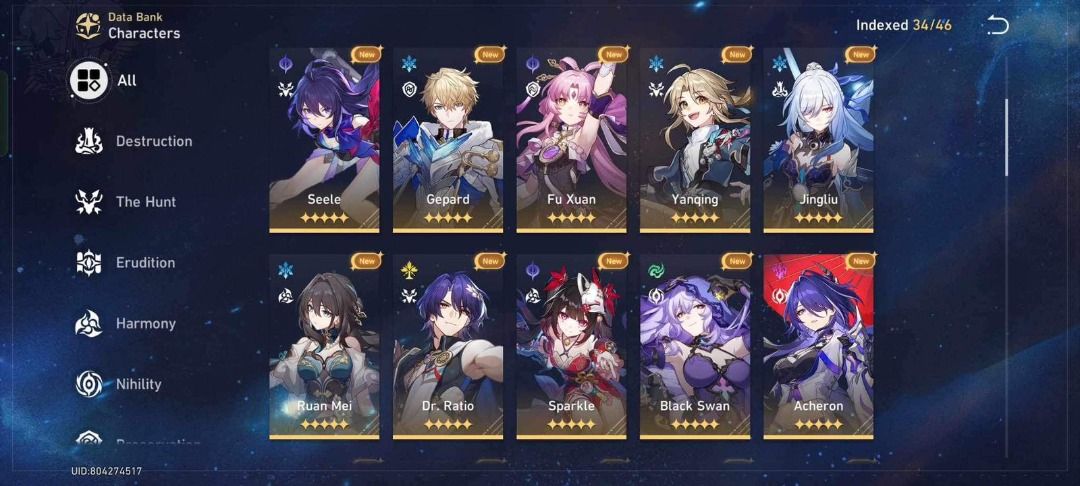Select the Ruan Mei card
Image resolution: width=1080 pixels, height=486 pixels.
point(324,345)
